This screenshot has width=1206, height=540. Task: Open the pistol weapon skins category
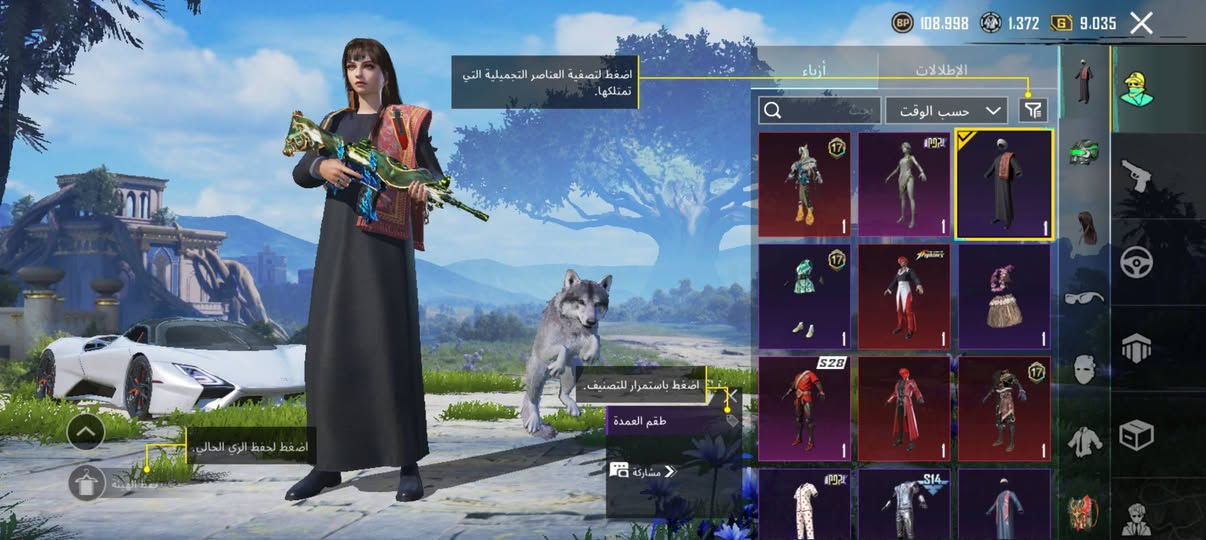pyautogui.click(x=1137, y=176)
